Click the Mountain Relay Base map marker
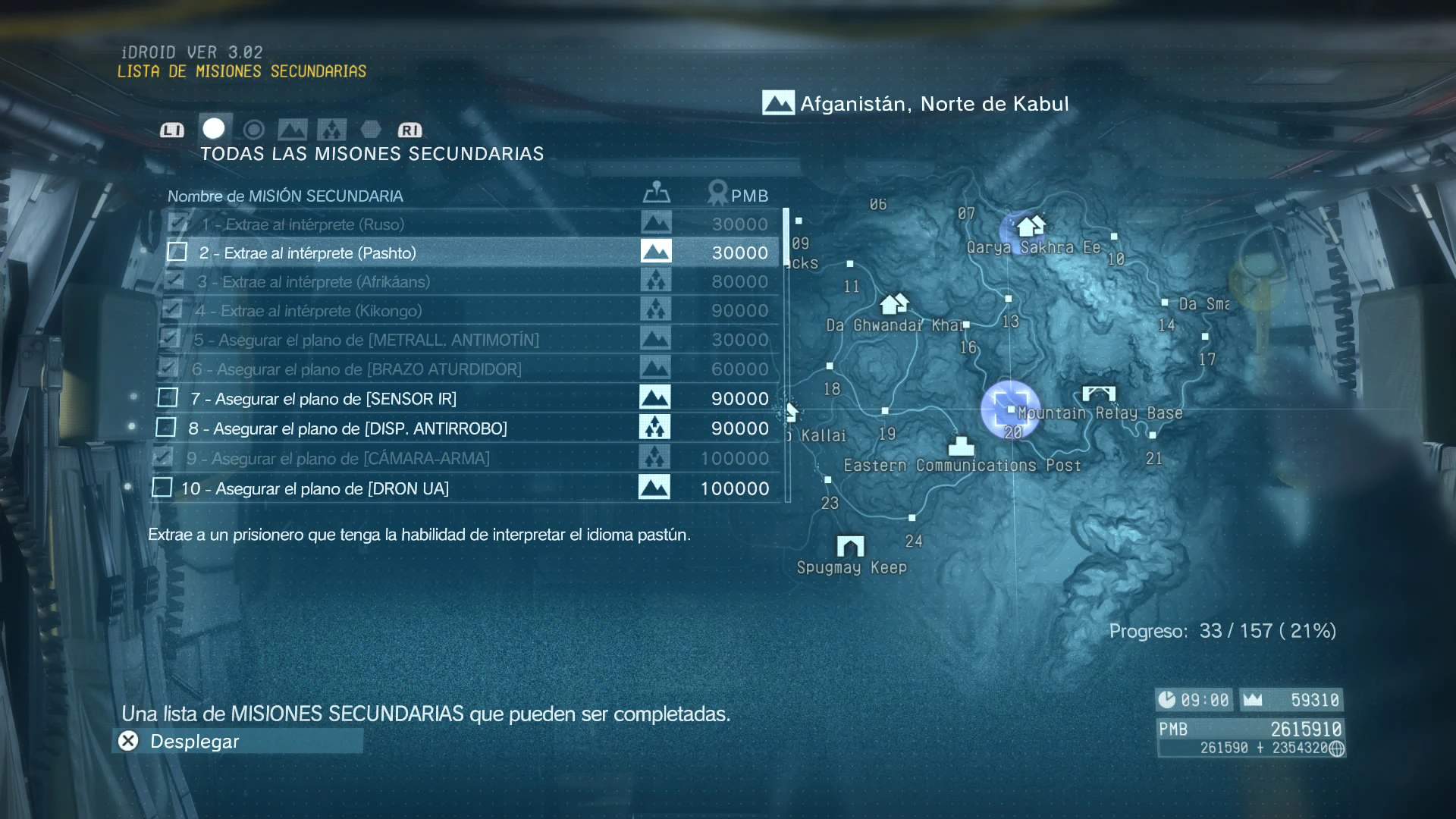 (x=1099, y=394)
